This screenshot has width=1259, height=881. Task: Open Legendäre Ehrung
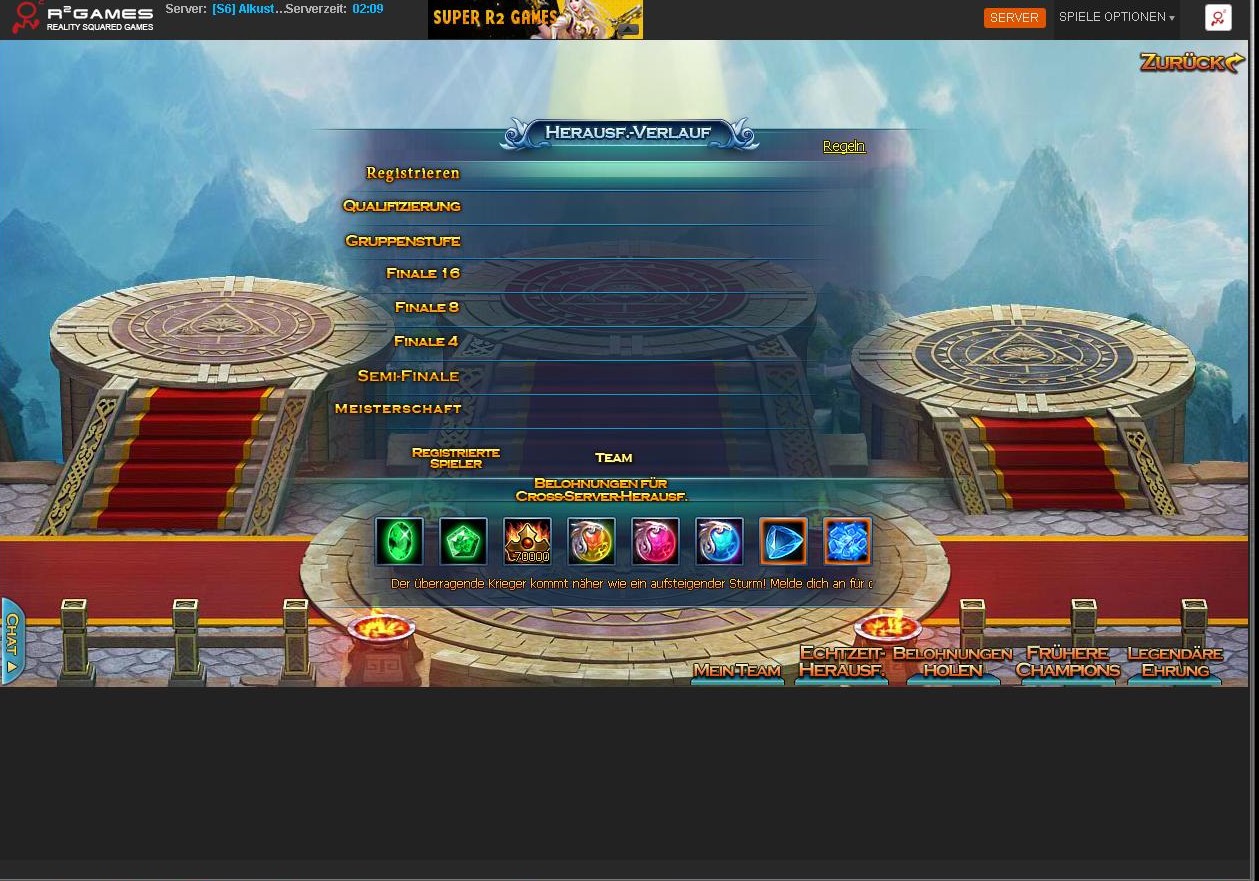pyautogui.click(x=1175, y=662)
